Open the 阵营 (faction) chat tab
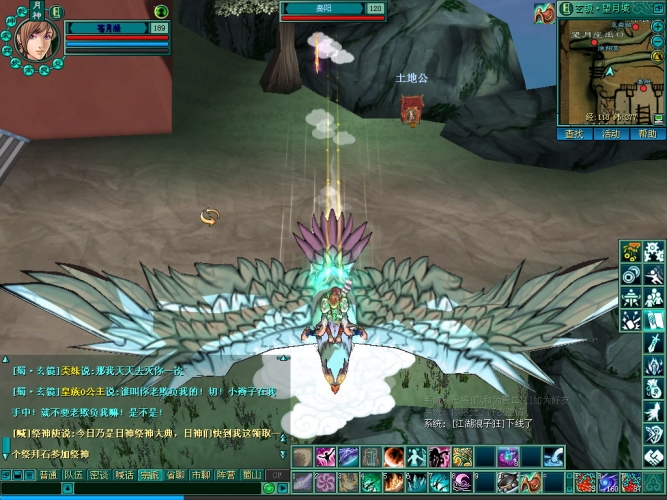Viewport: 667px width, 500px height. (226, 475)
